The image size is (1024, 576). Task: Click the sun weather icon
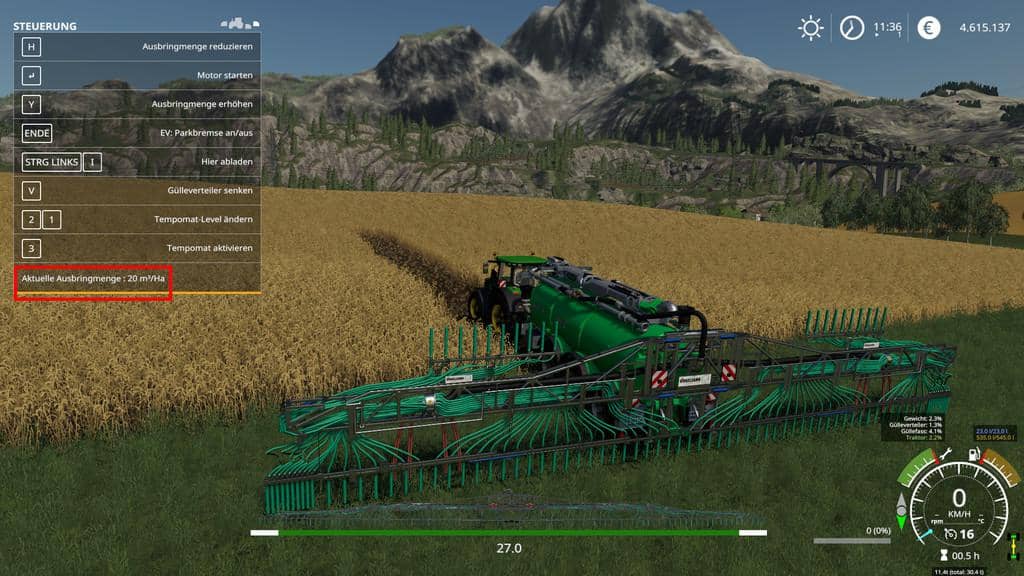(x=810, y=28)
